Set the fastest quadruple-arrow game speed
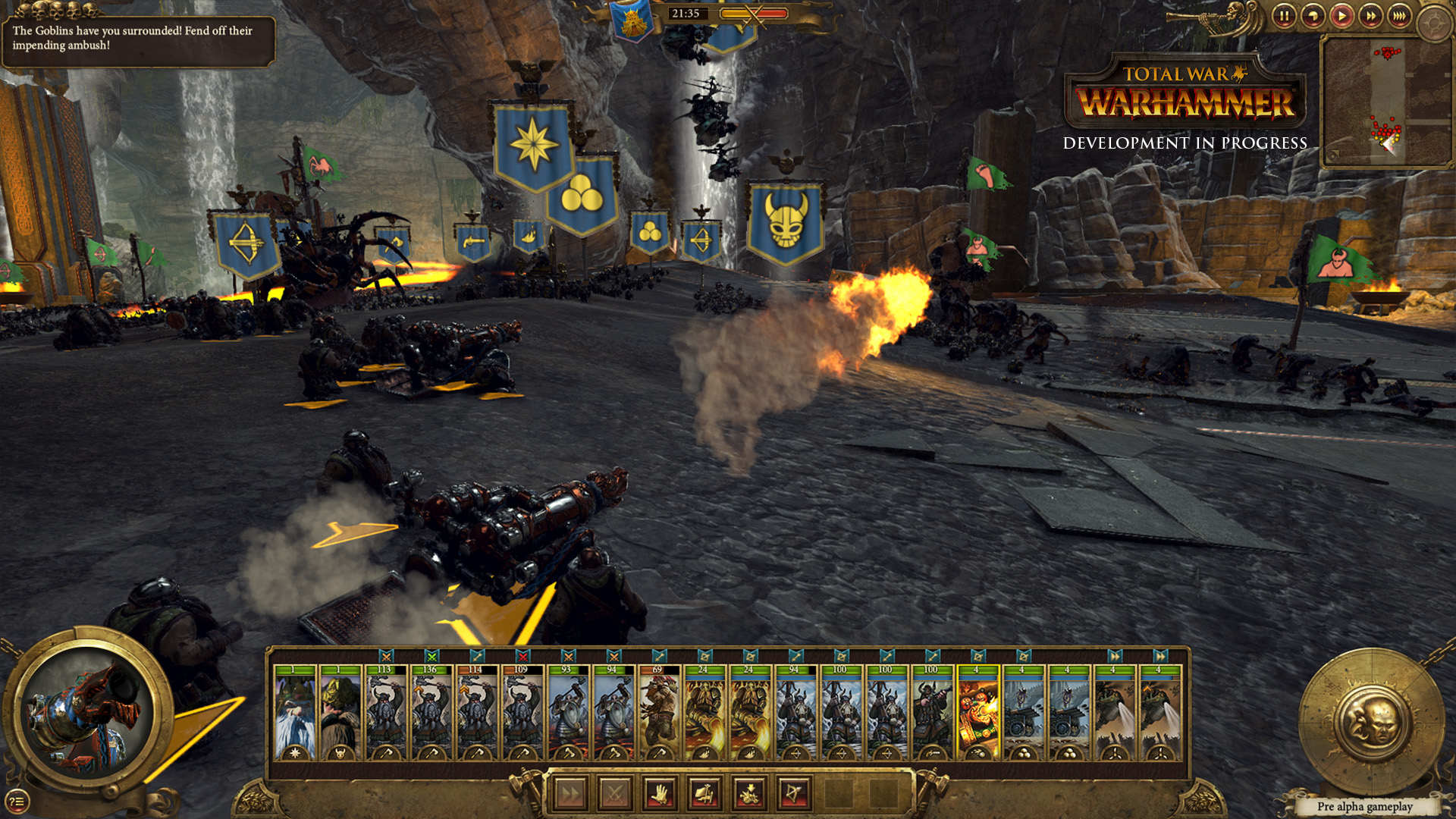The image size is (1456, 819). 1399,16
